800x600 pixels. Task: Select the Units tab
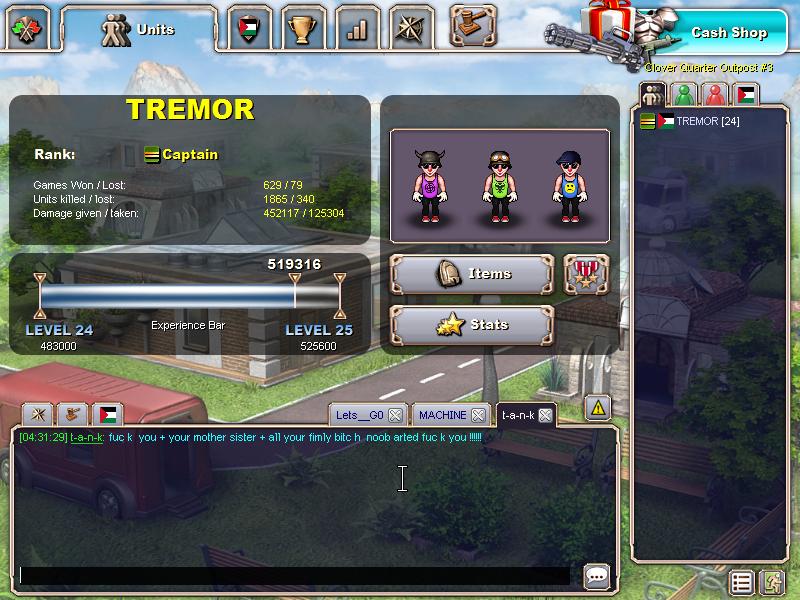[139, 30]
